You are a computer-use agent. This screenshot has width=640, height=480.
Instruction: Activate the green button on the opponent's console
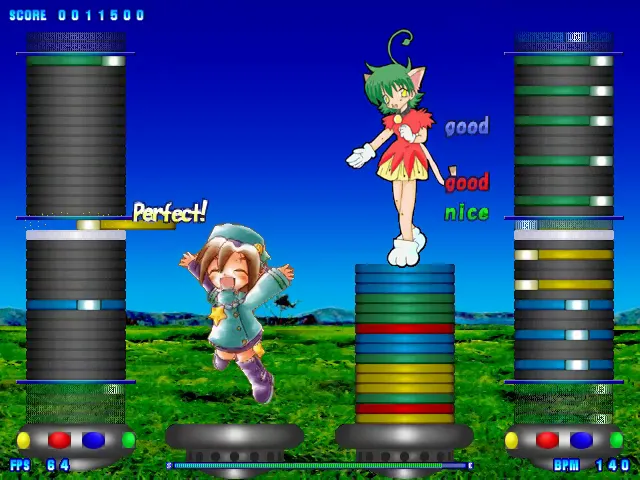point(616,439)
